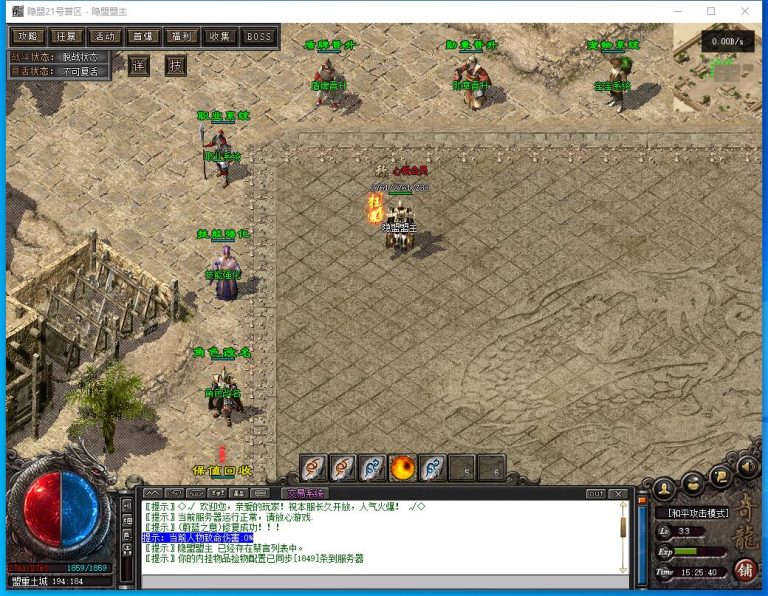Activate the fire orb hotbar skill

pyautogui.click(x=402, y=468)
